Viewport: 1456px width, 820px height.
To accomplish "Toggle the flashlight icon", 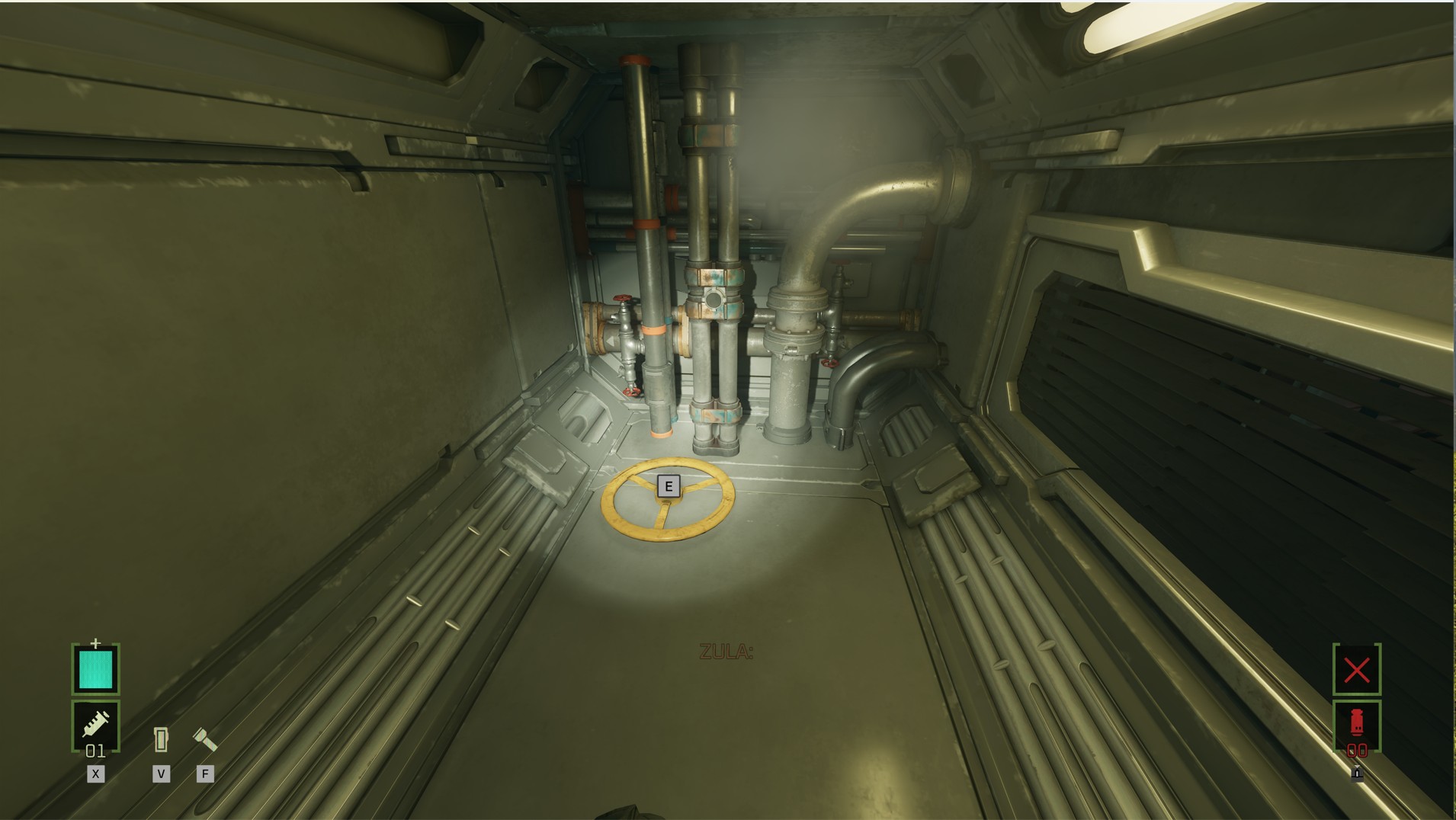I will click(204, 738).
